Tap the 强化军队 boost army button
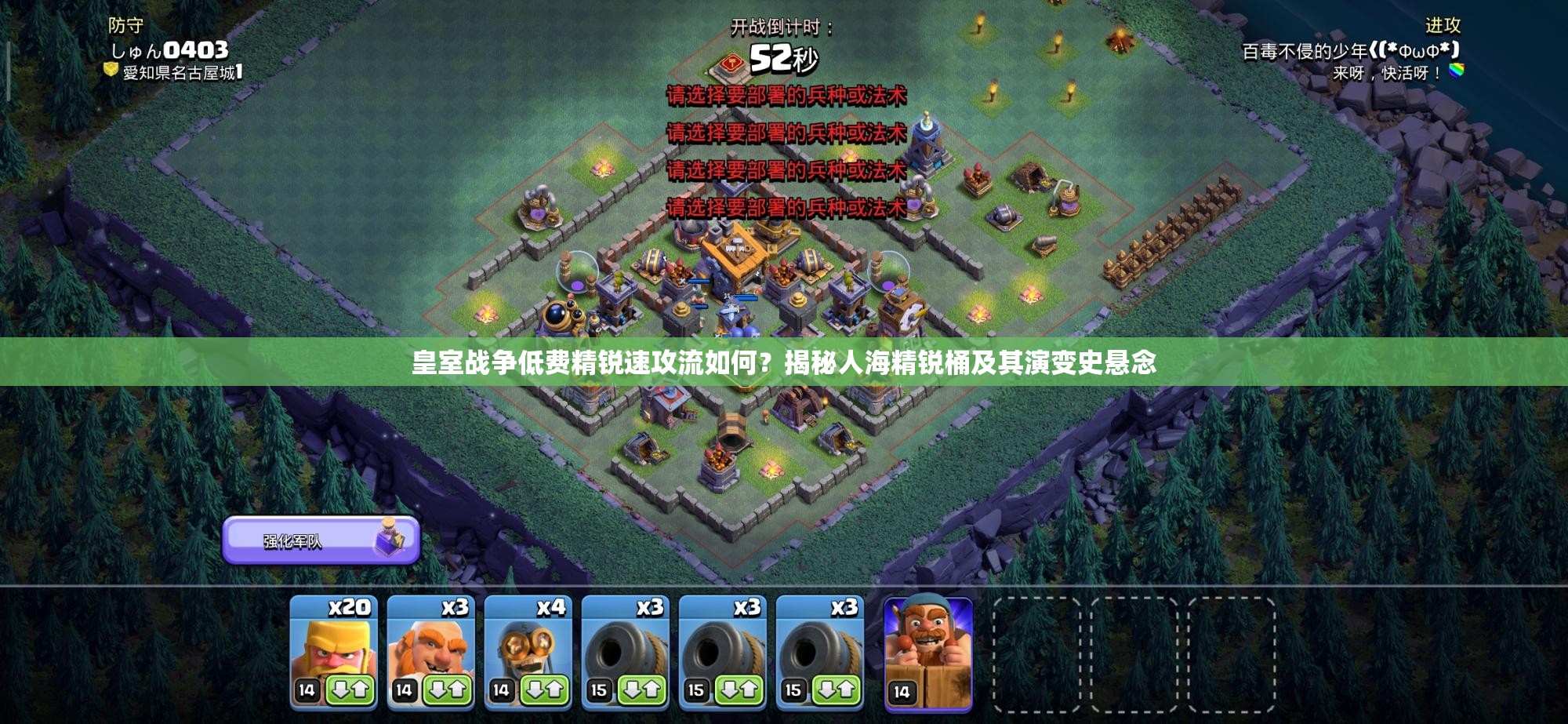 (x=321, y=540)
